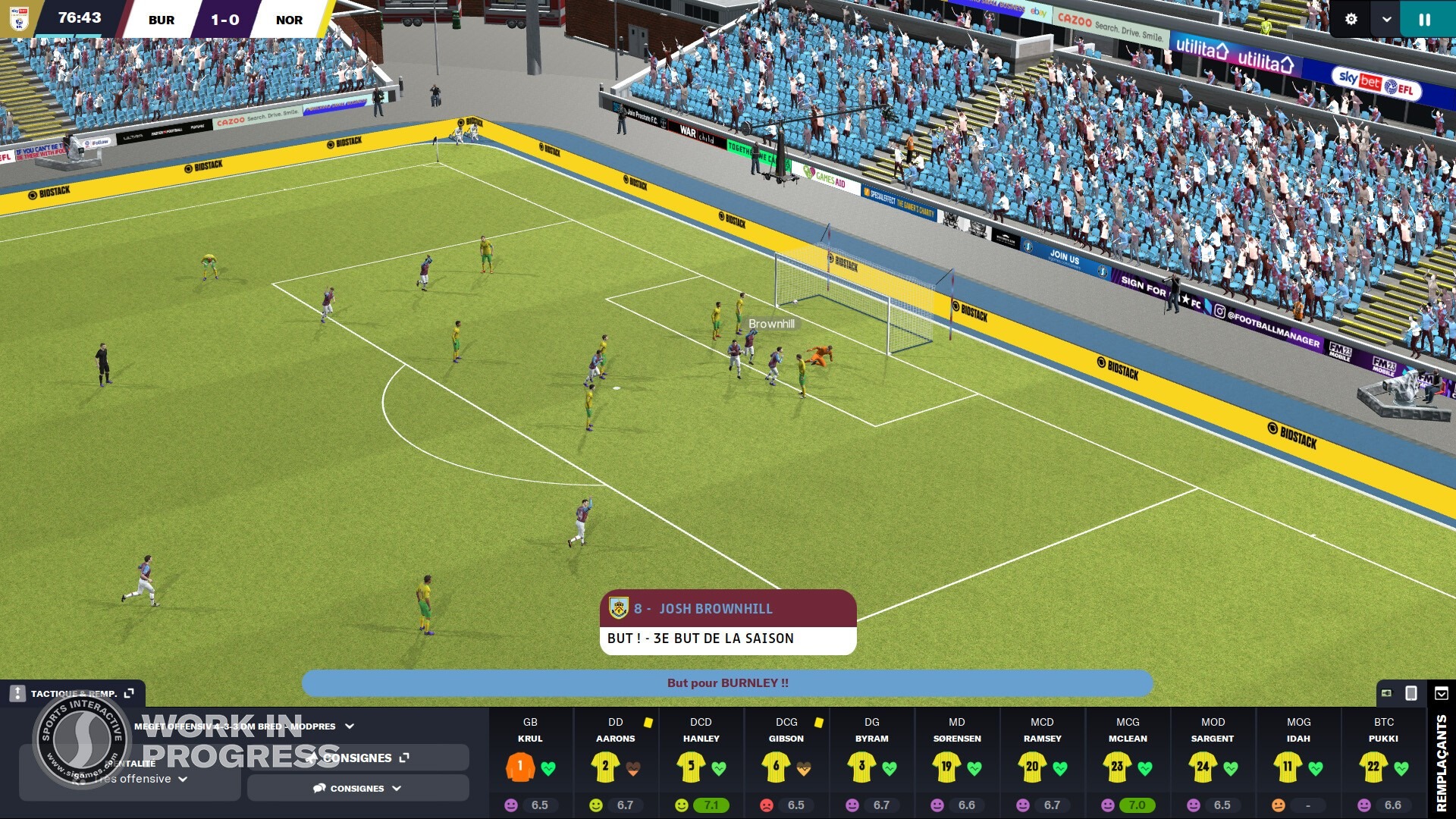Viewport: 1456px width, 819px height.
Task: Click the megaphone icon on upper Consignes
Action: click(x=311, y=758)
